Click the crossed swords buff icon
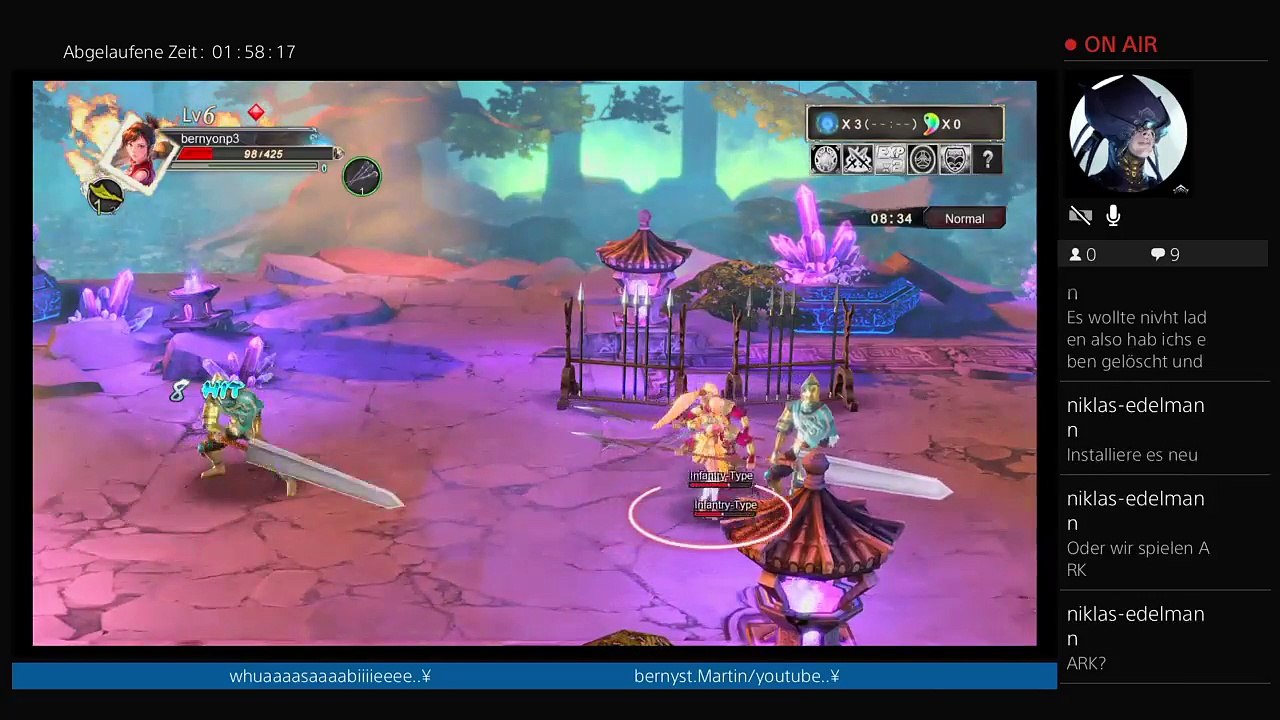This screenshot has height=720, width=1280. pos(858,159)
